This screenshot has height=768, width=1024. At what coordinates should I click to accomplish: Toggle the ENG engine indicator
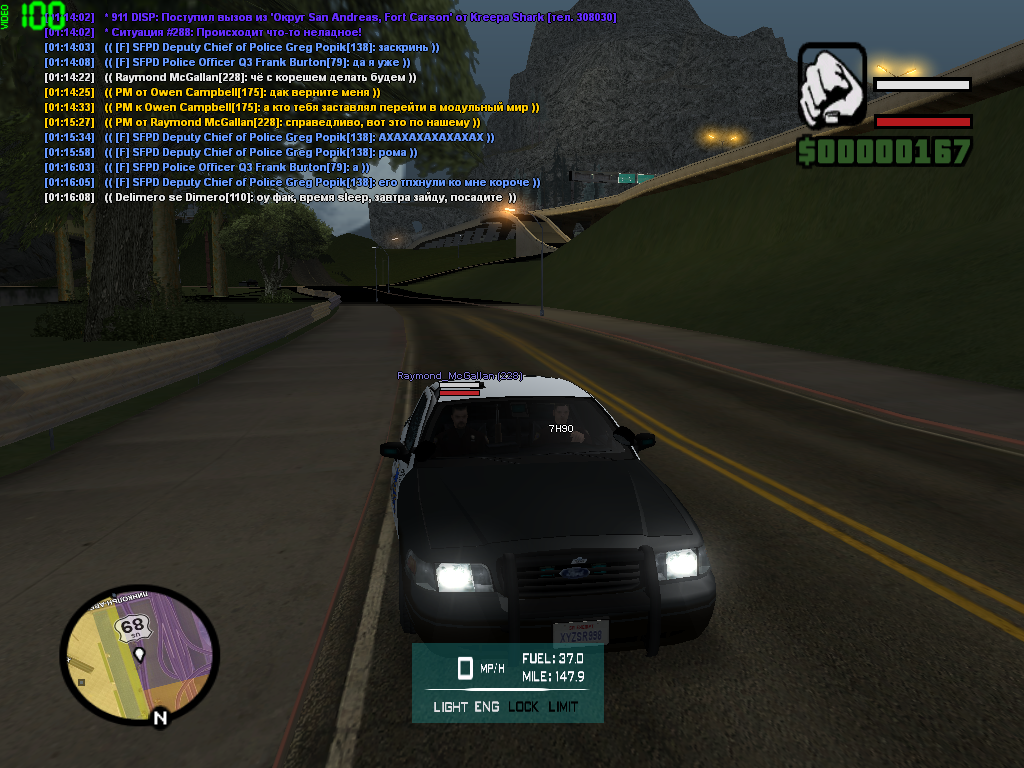(487, 707)
